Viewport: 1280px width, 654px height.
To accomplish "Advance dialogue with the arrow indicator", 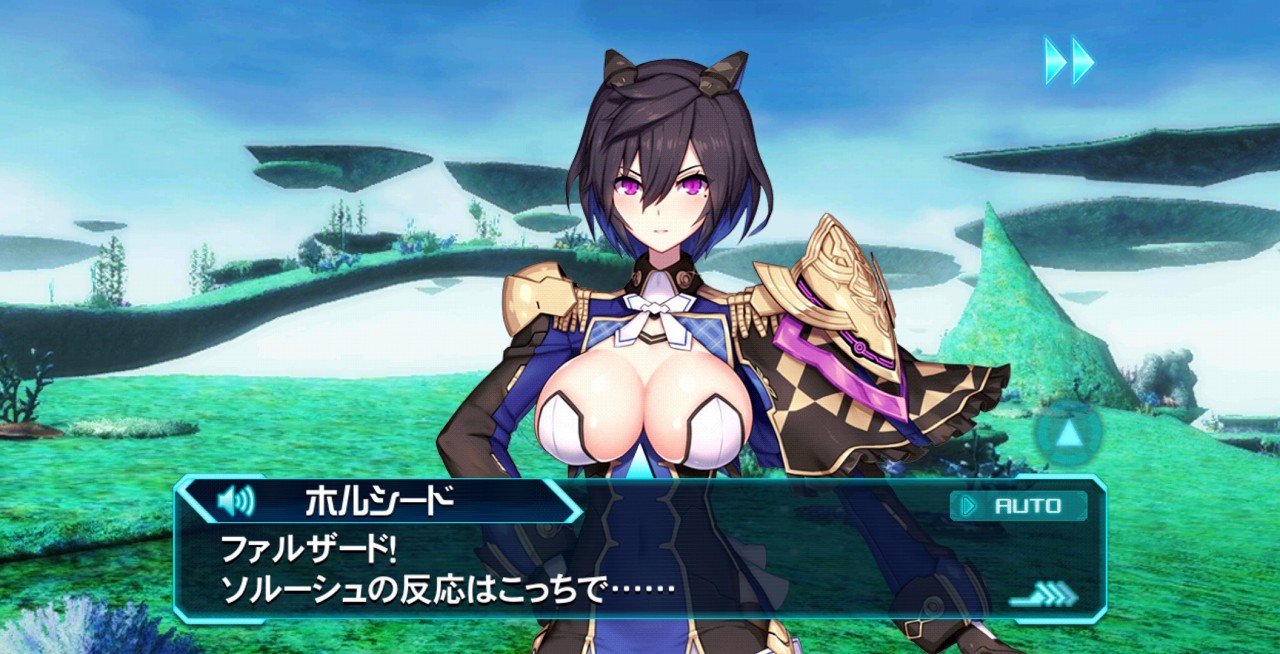I will (x=1043, y=595).
